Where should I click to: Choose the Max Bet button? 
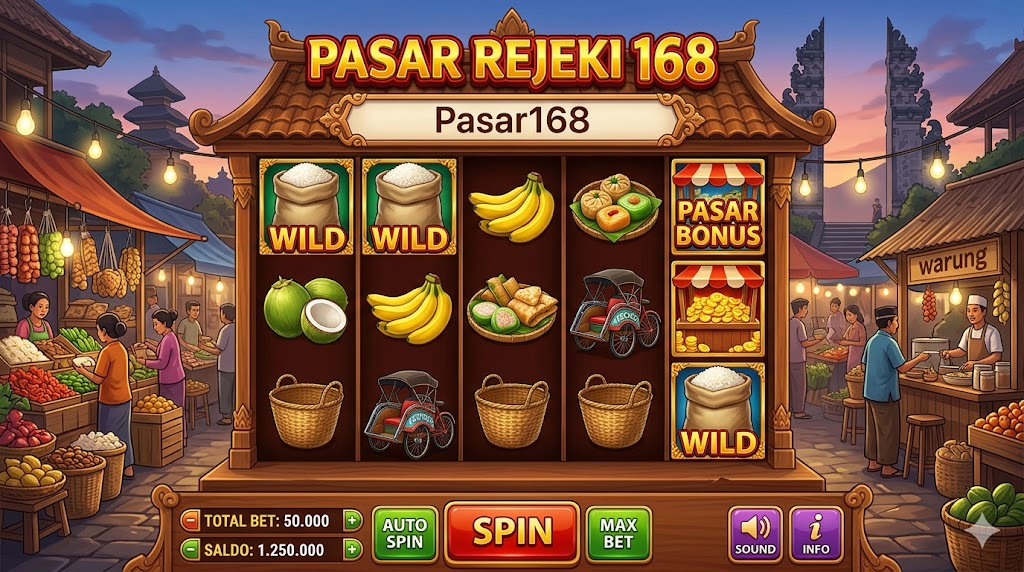point(618,533)
